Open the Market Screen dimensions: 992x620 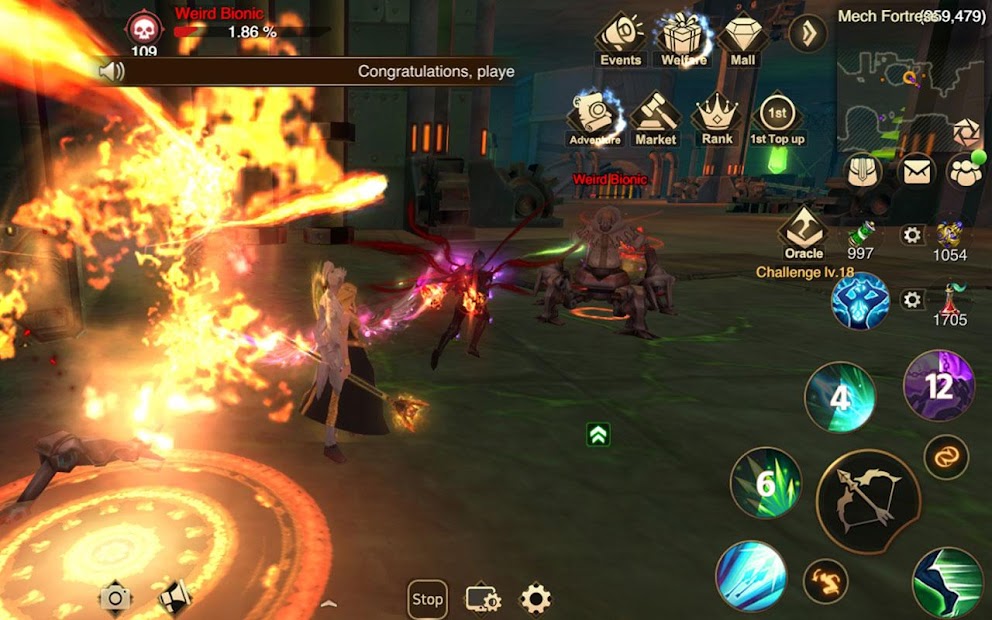(655, 117)
